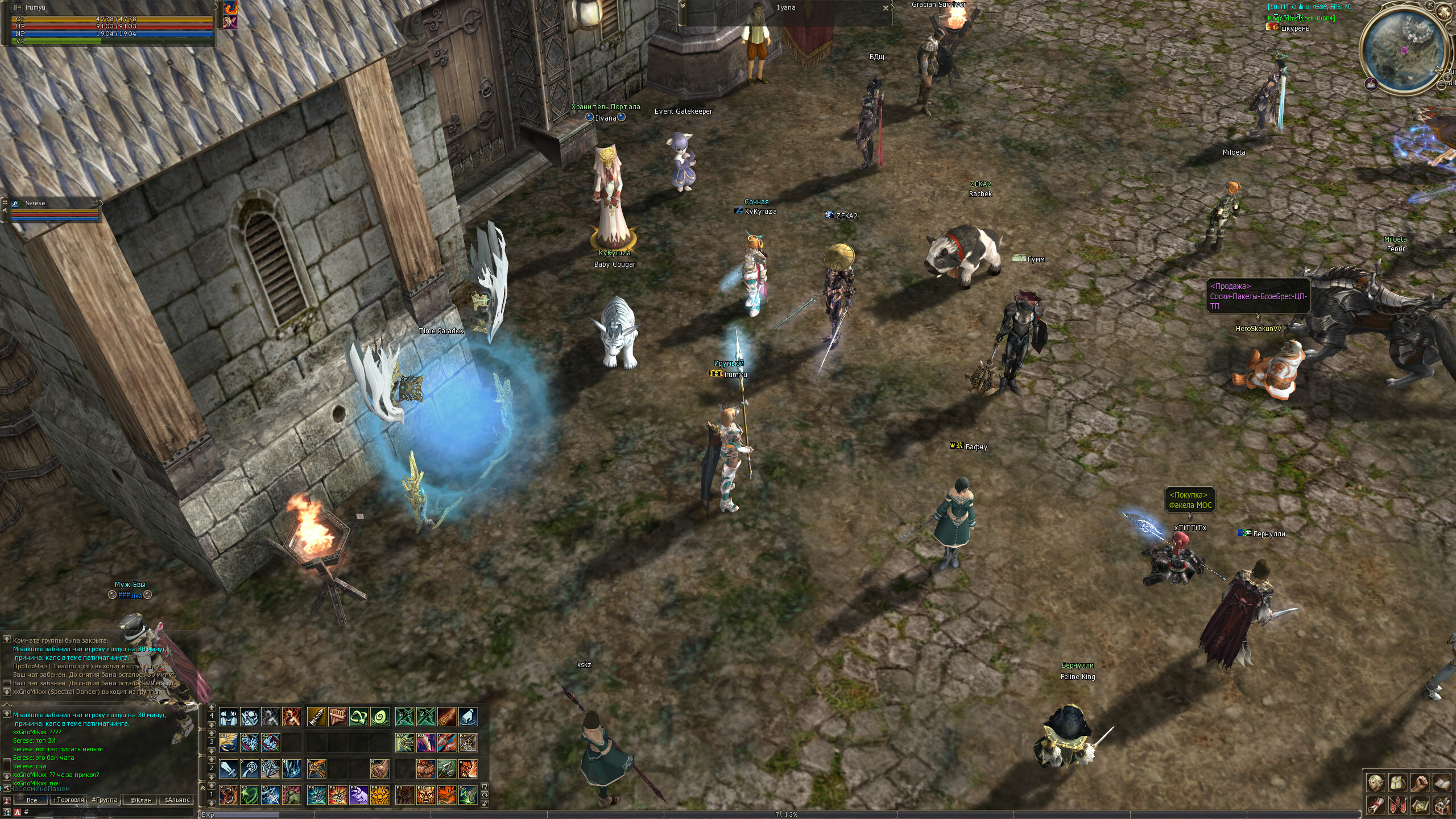Open the character status elf portrait icon
The height and width of the screenshot is (819, 1456).
pos(1376,783)
